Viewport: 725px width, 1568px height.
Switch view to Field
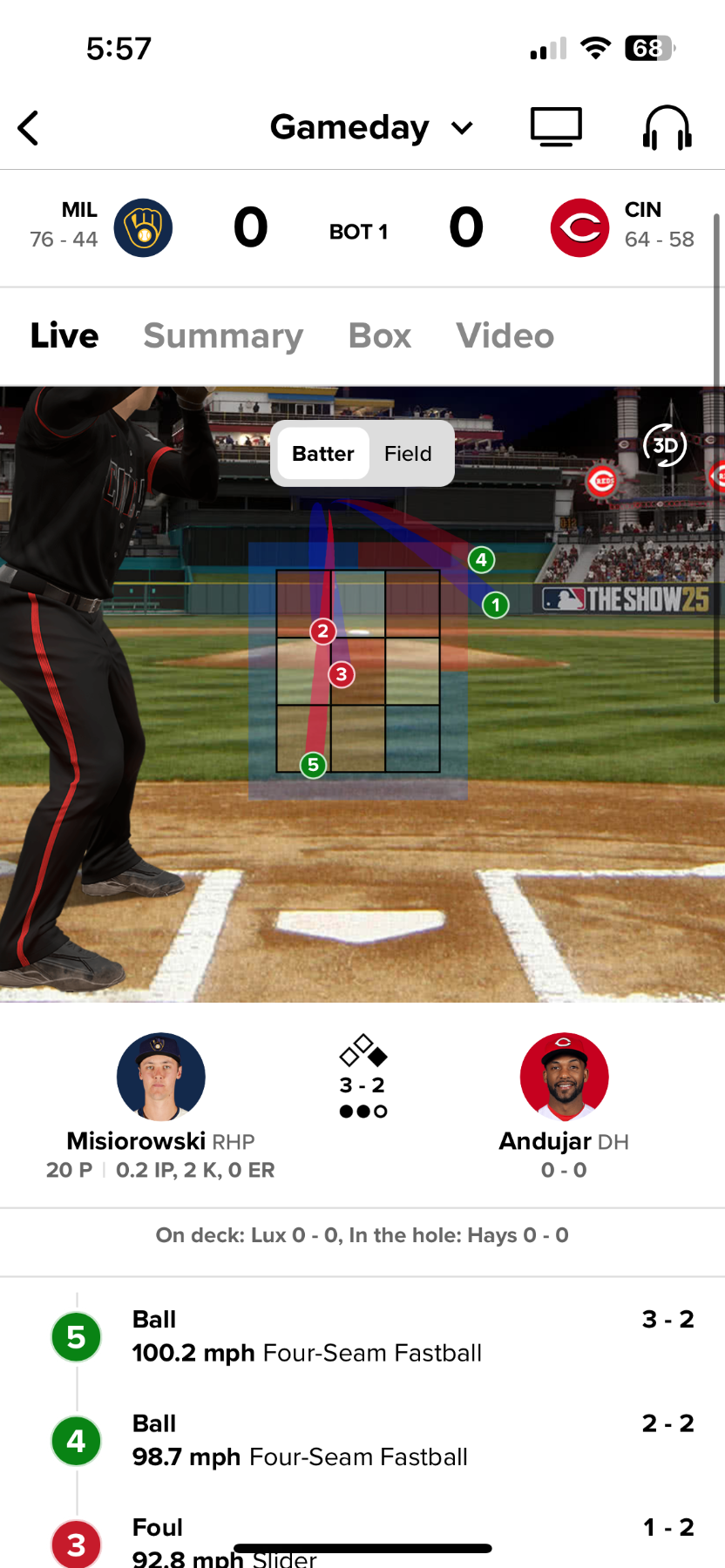408,454
